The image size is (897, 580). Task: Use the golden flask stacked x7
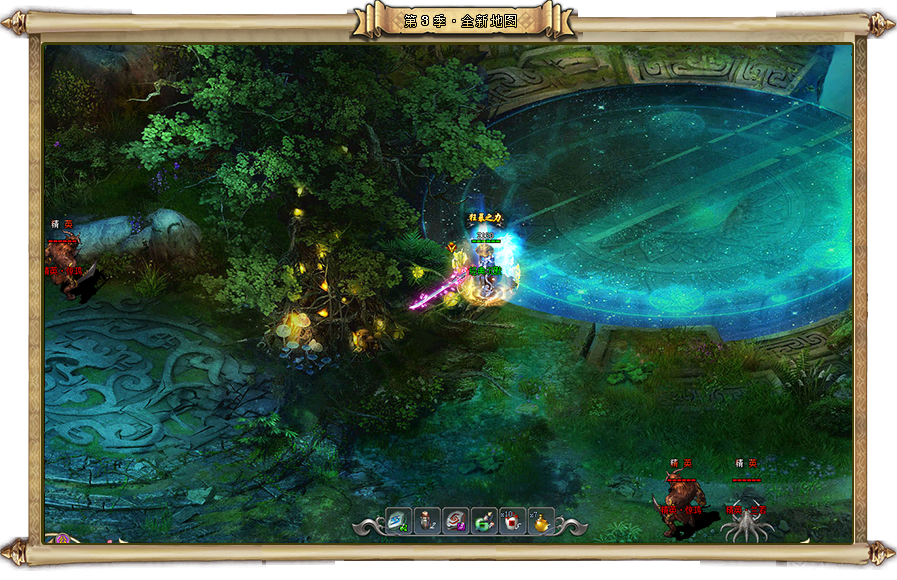[x=540, y=521]
